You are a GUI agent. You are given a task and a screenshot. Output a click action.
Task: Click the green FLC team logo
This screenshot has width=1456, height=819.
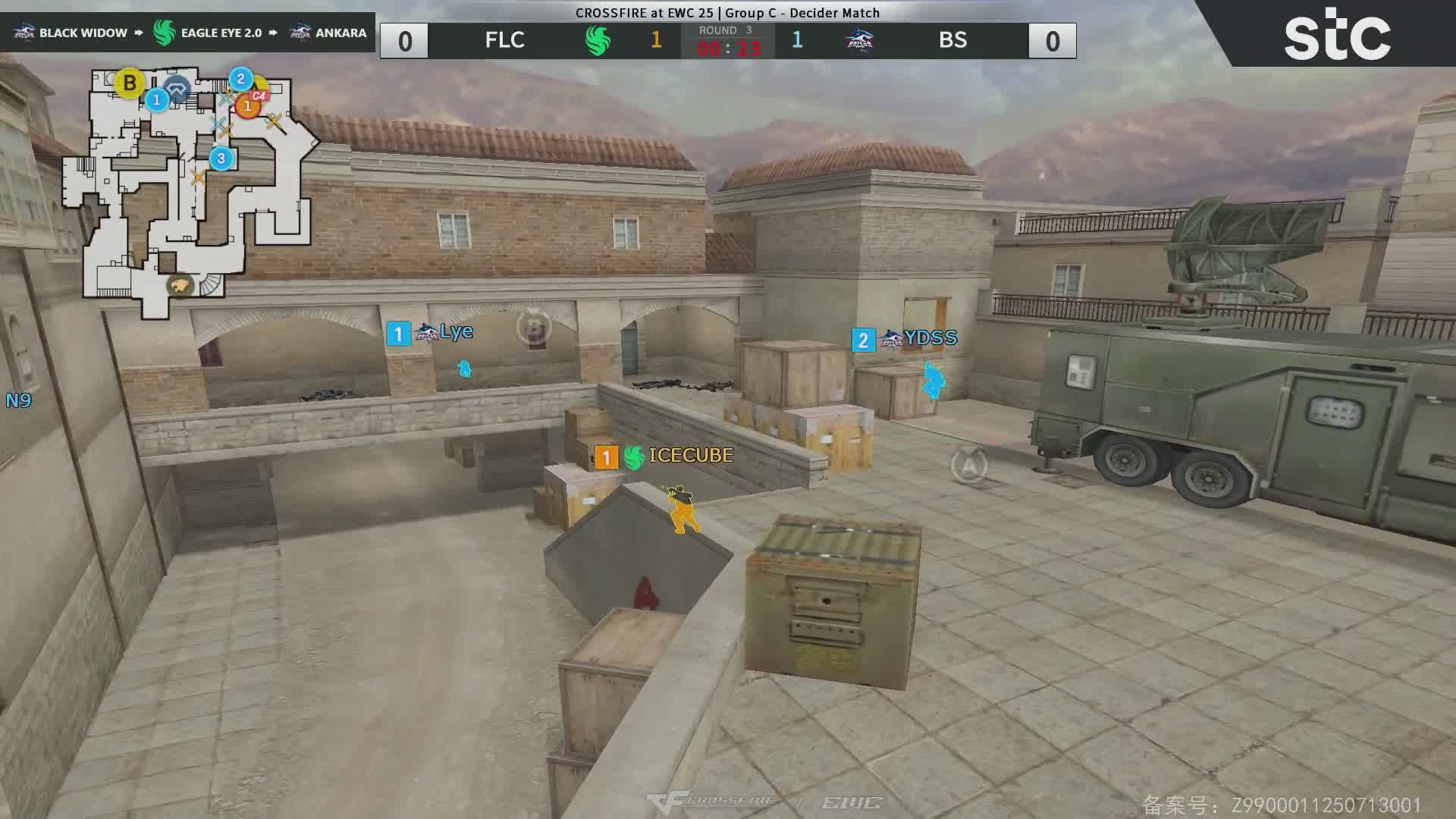coord(598,41)
